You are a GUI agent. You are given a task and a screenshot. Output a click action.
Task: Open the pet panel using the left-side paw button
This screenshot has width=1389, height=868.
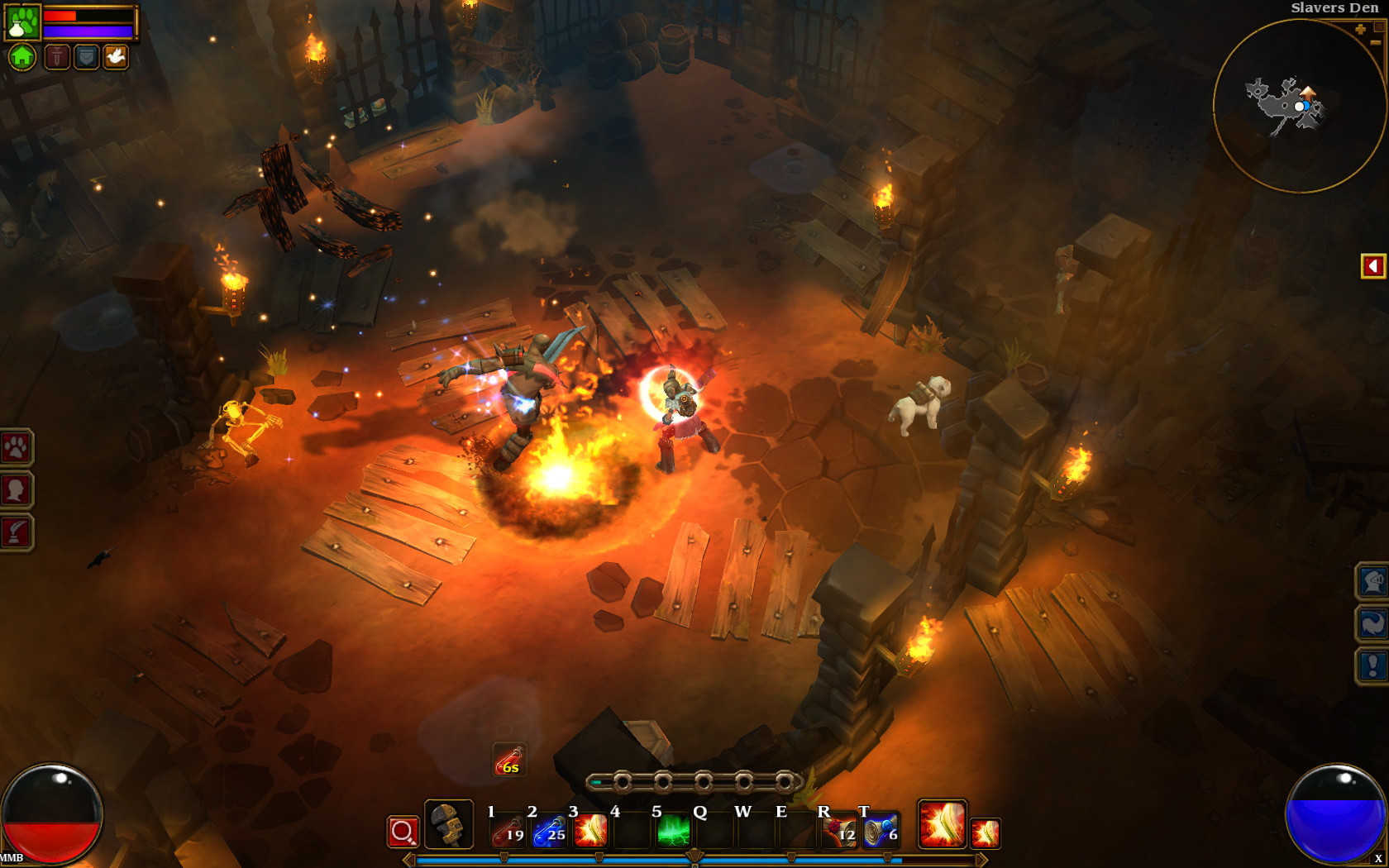(x=16, y=448)
